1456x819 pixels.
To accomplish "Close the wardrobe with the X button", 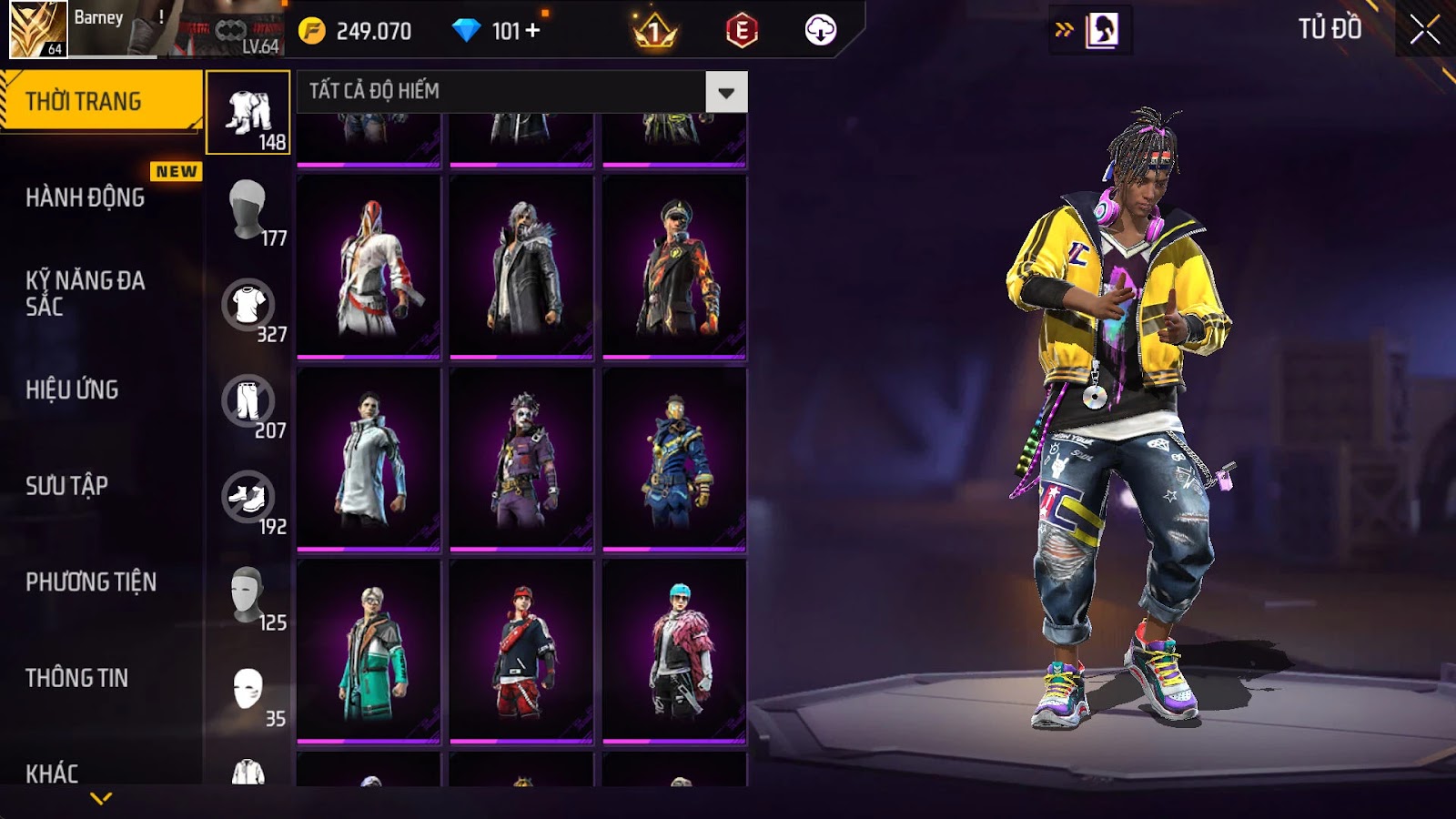I will pyautogui.click(x=1424, y=30).
